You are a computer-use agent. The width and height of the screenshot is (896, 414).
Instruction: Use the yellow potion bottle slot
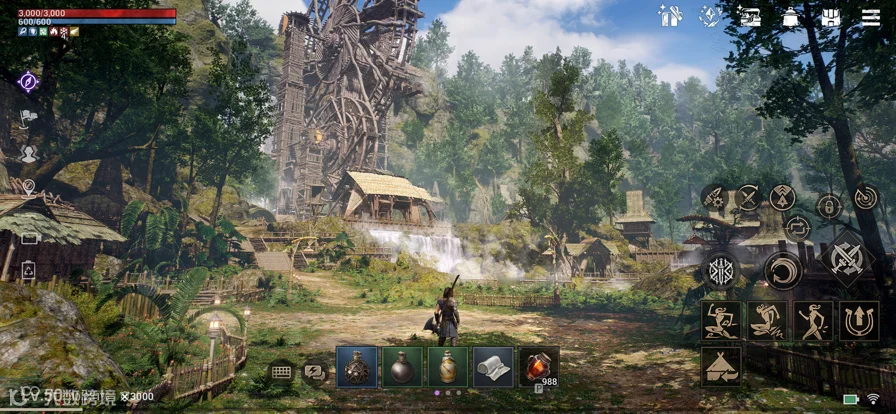click(x=448, y=367)
